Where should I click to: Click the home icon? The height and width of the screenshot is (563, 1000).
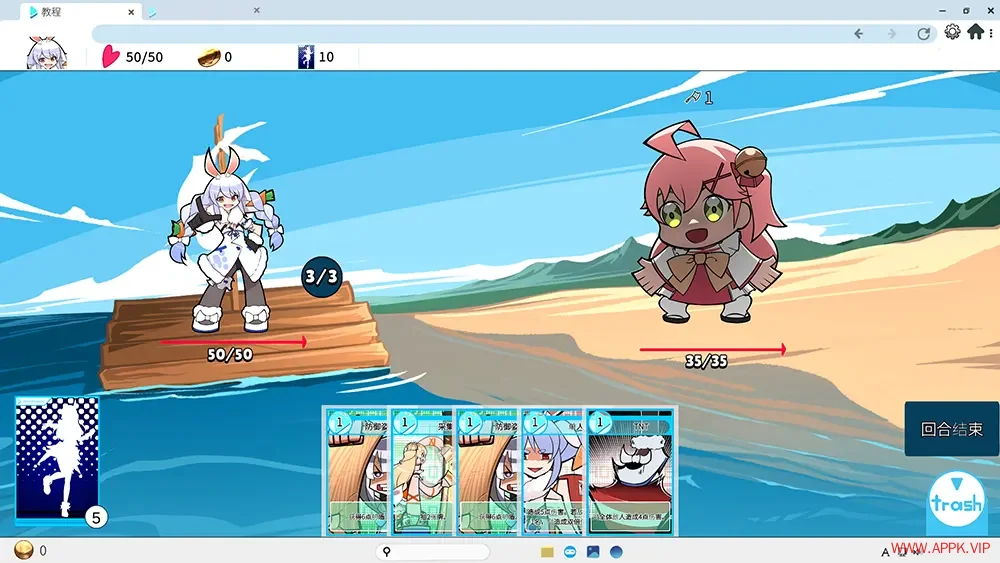click(975, 32)
